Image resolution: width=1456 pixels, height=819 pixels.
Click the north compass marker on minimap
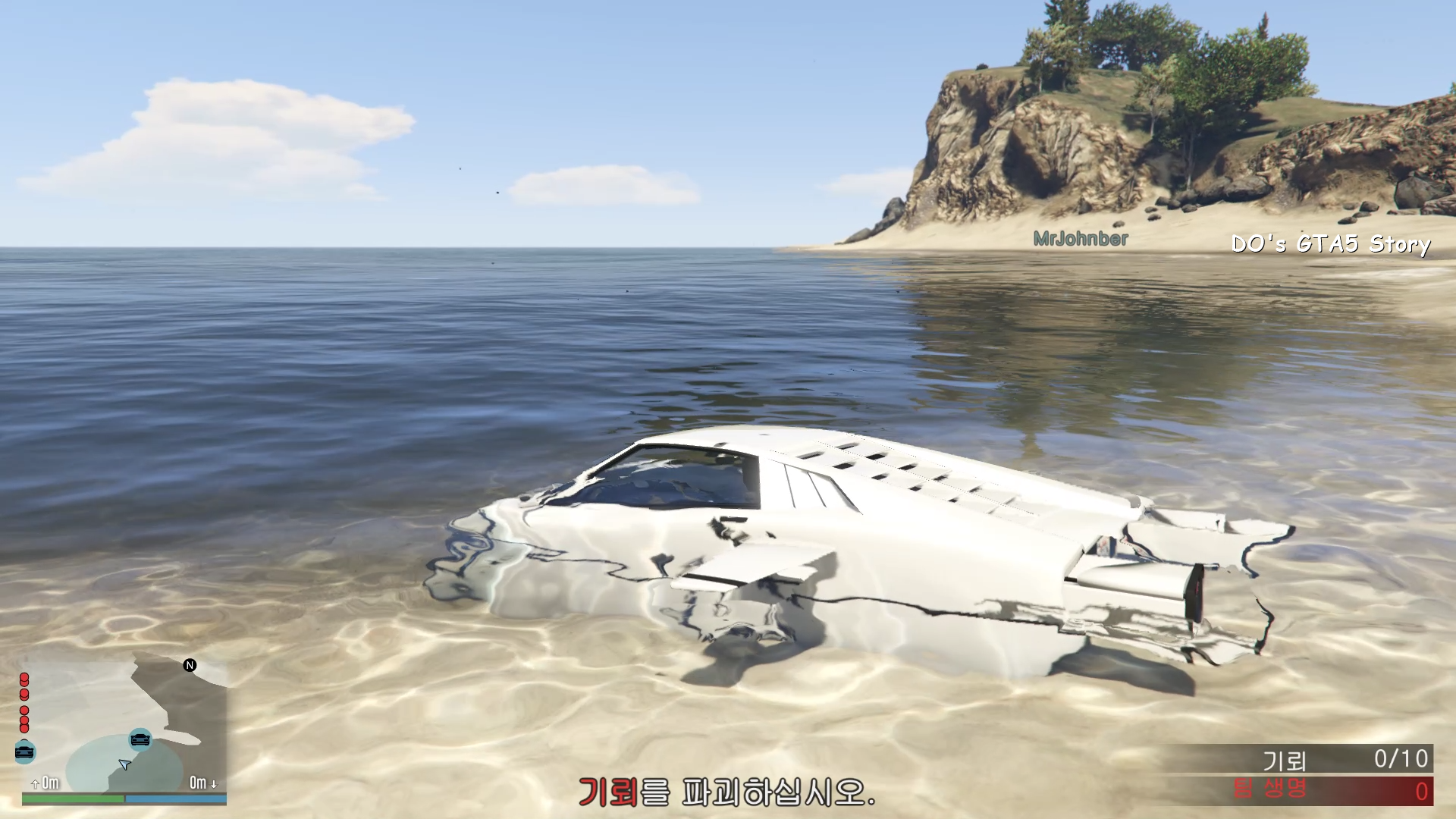190,665
